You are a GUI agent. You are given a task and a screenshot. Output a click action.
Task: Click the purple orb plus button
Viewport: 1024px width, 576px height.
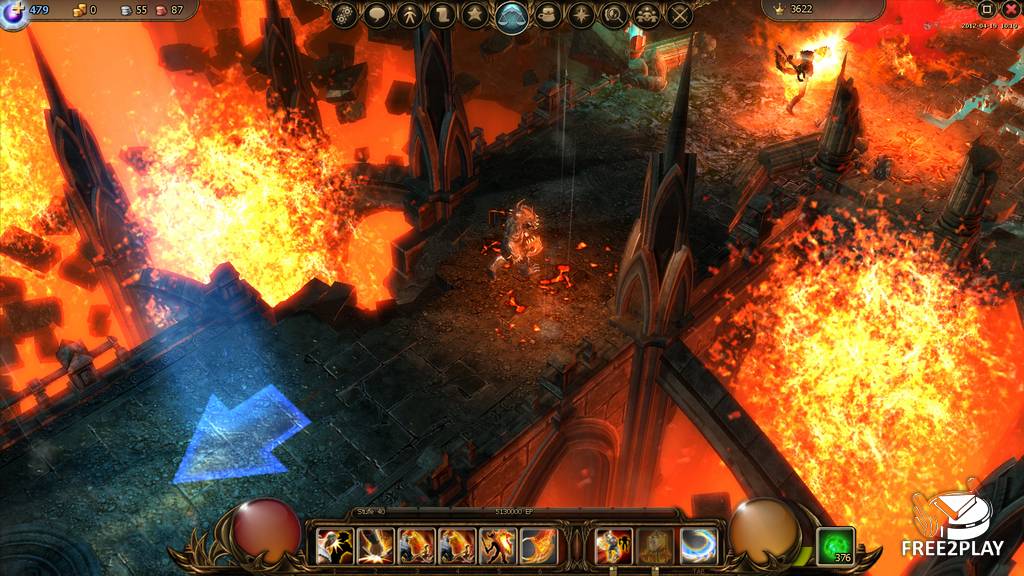(x=14, y=13)
